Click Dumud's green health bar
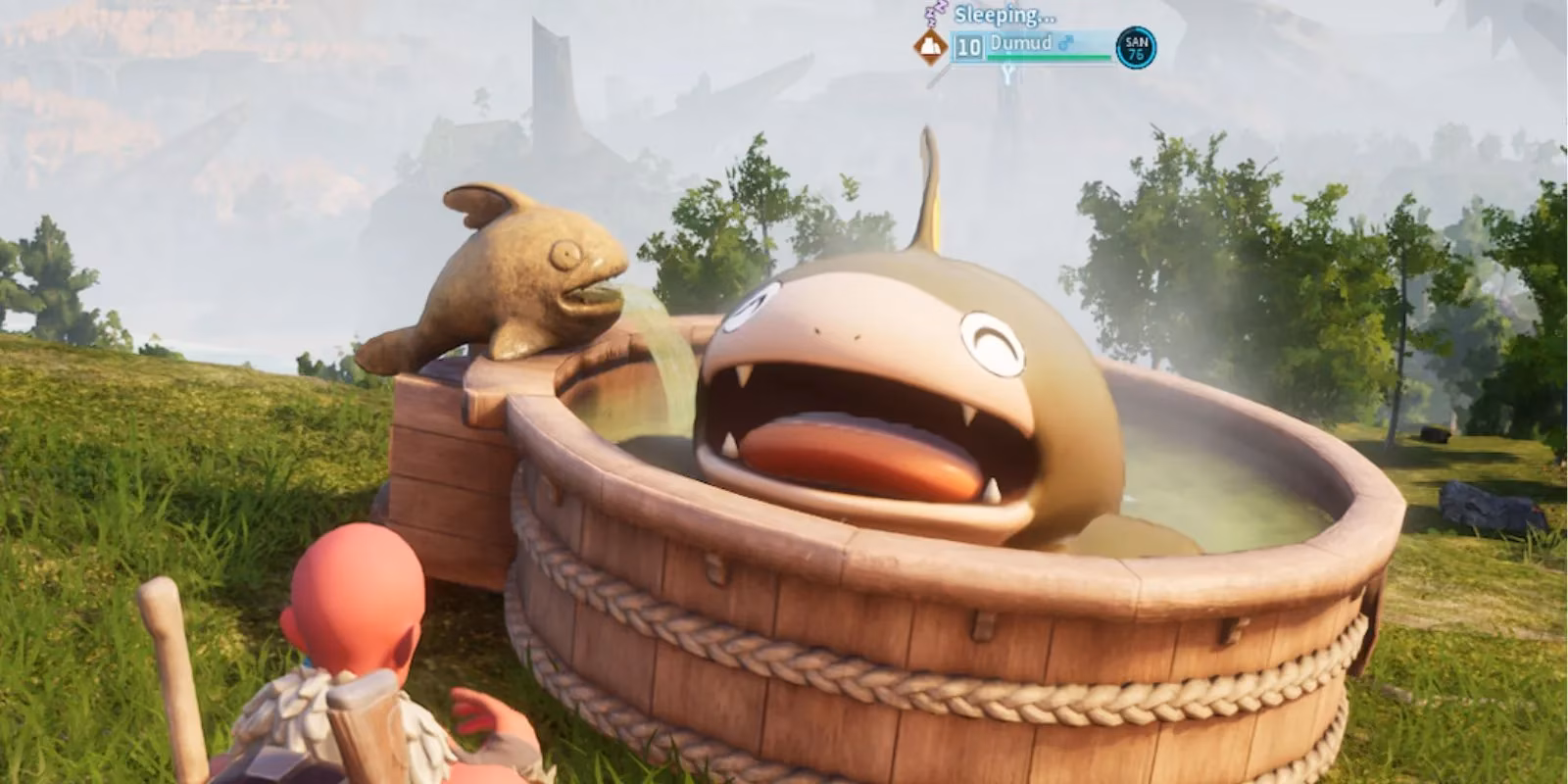The width and height of the screenshot is (1568, 784). 1049,56
